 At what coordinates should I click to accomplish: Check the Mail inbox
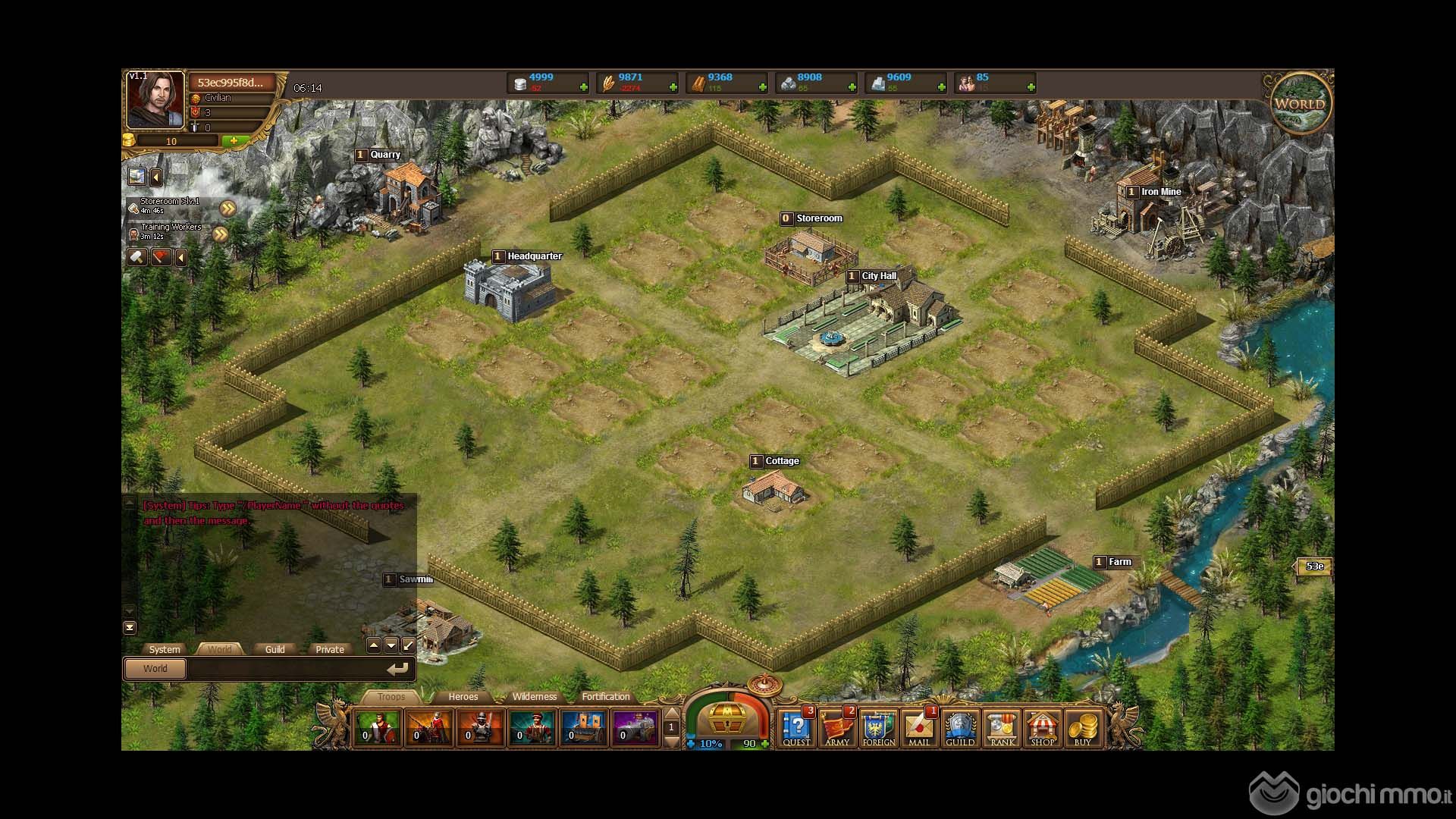[x=919, y=728]
